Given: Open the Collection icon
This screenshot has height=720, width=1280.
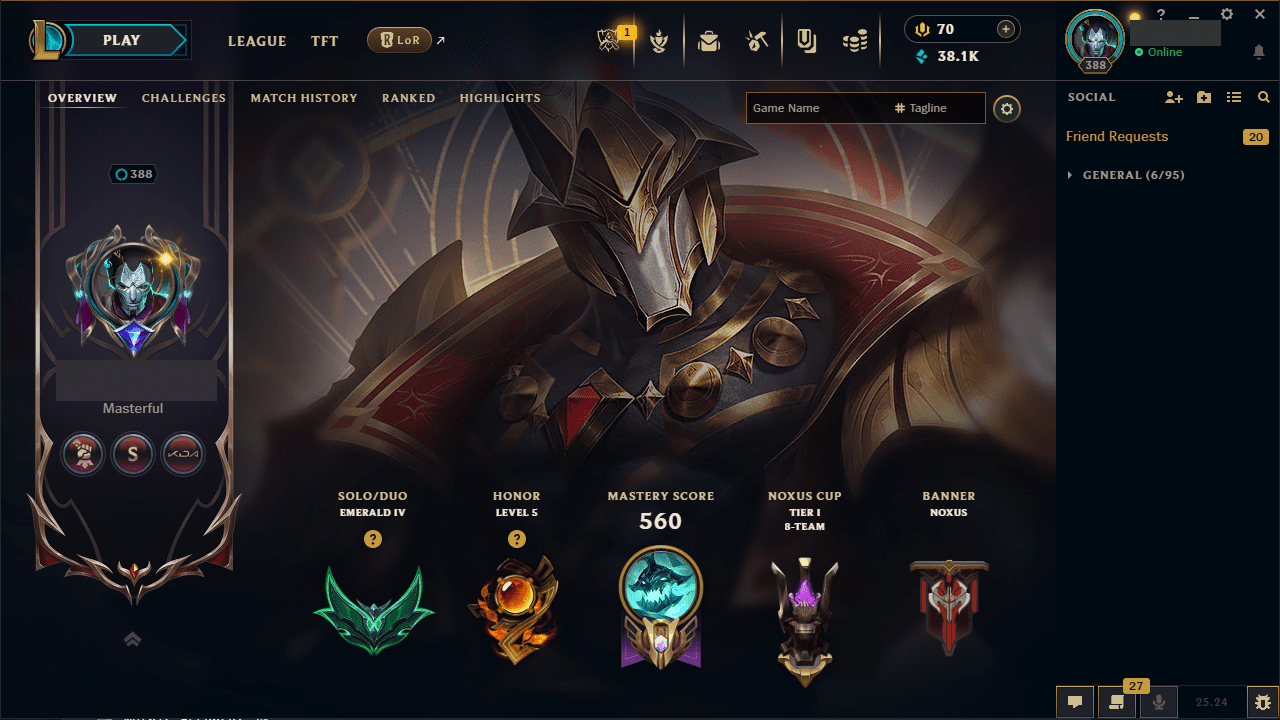Looking at the screenshot, I should tap(806, 38).
